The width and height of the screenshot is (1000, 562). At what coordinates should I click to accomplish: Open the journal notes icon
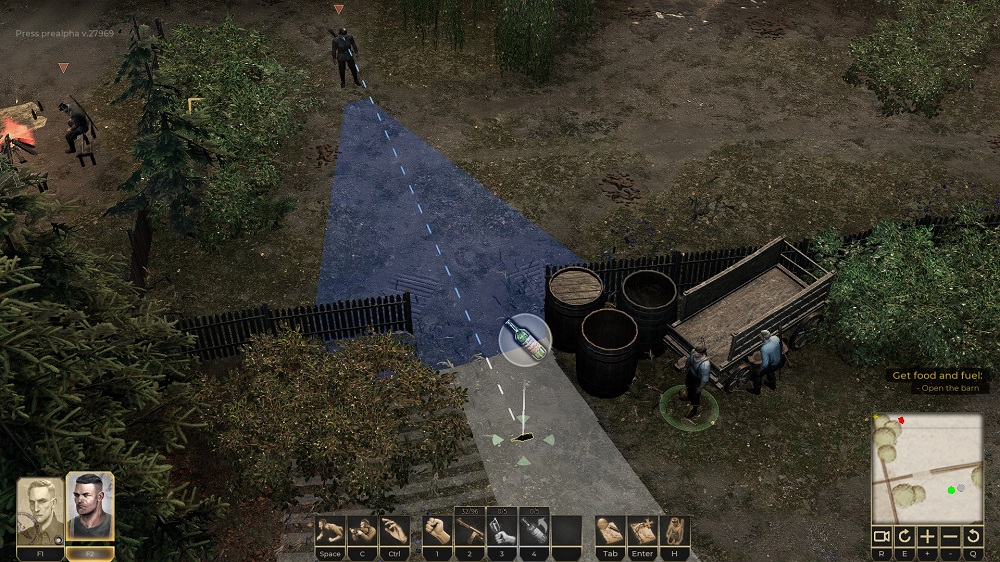click(609, 531)
